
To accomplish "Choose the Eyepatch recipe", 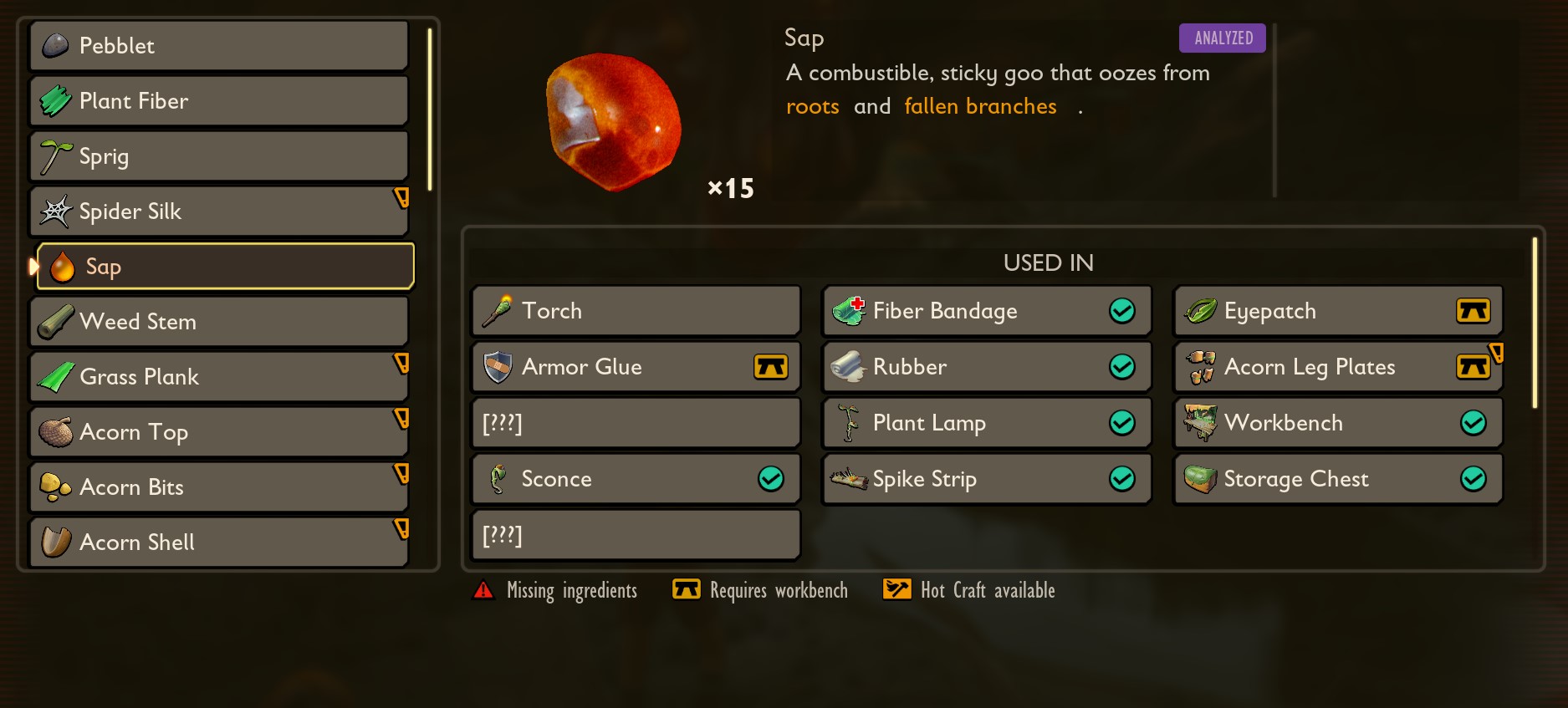I will (x=1338, y=311).
